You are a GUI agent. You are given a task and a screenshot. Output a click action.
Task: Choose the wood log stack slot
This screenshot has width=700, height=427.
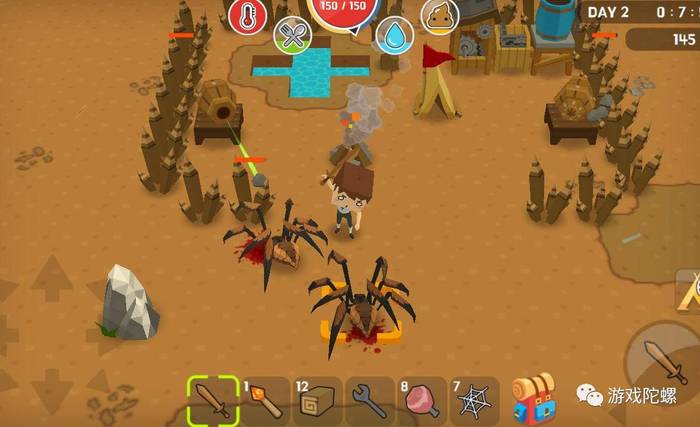(318, 400)
